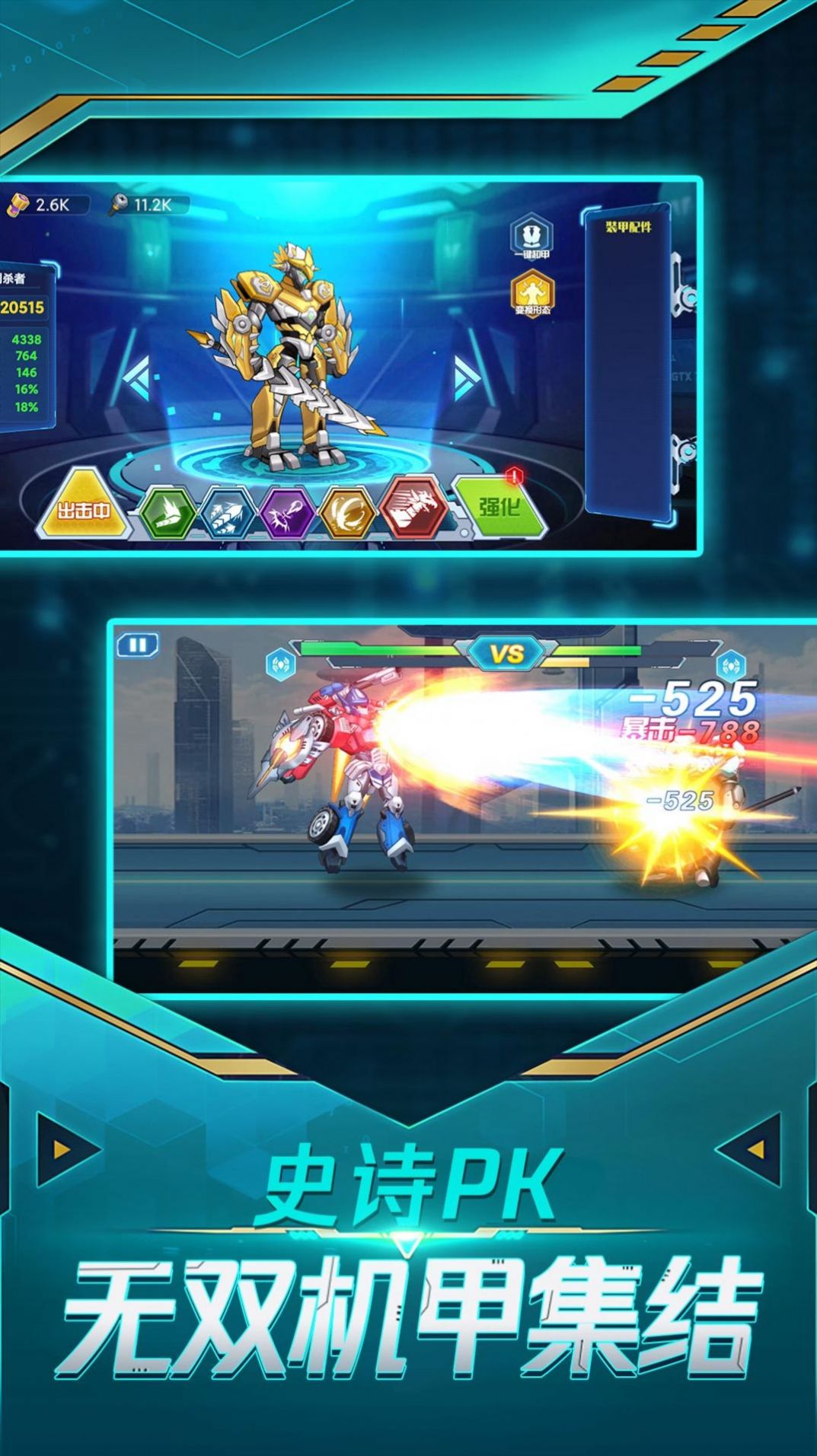This screenshot has width=817, height=1456.
Task: Show the next mech with right arrow
Action: [465, 376]
